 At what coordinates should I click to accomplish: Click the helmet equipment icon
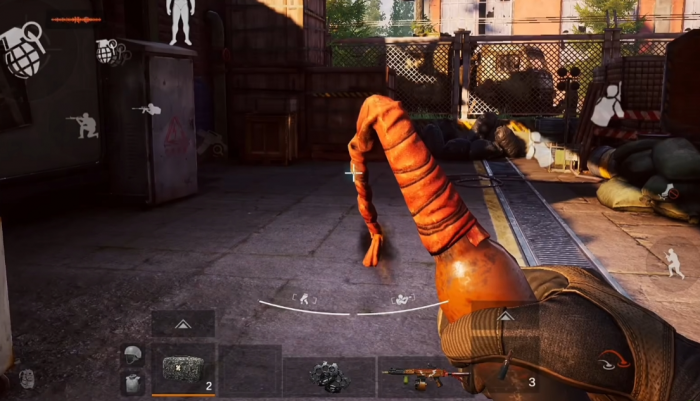click(x=133, y=354)
